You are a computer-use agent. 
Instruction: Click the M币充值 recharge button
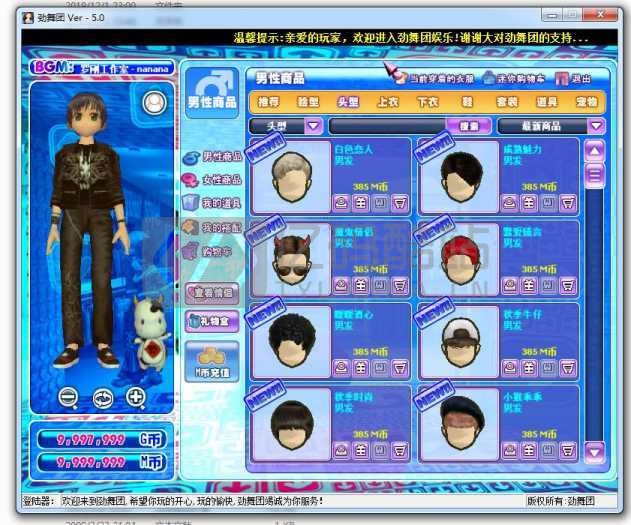point(212,362)
